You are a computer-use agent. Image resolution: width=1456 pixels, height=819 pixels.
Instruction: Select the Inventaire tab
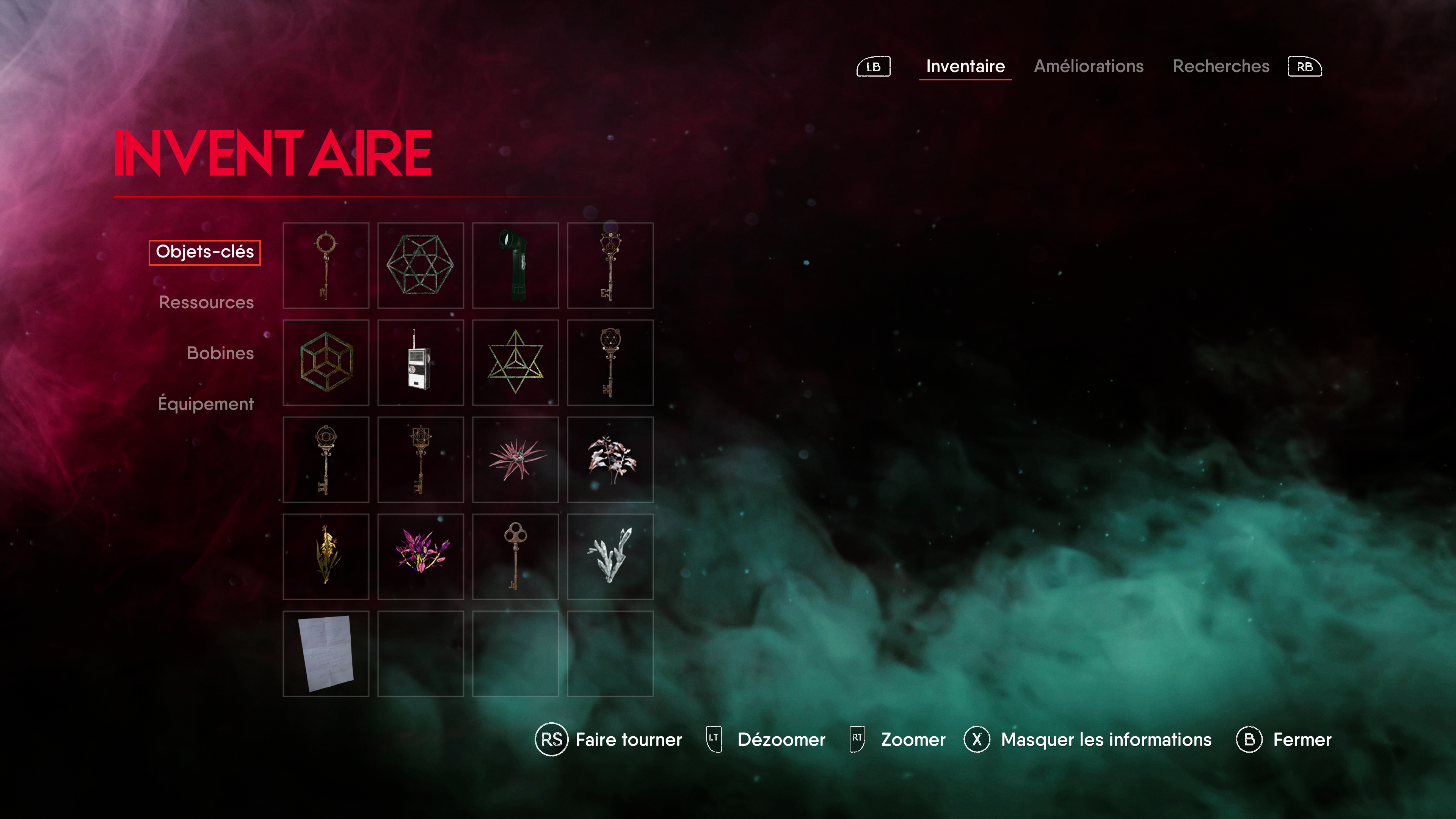(965, 66)
